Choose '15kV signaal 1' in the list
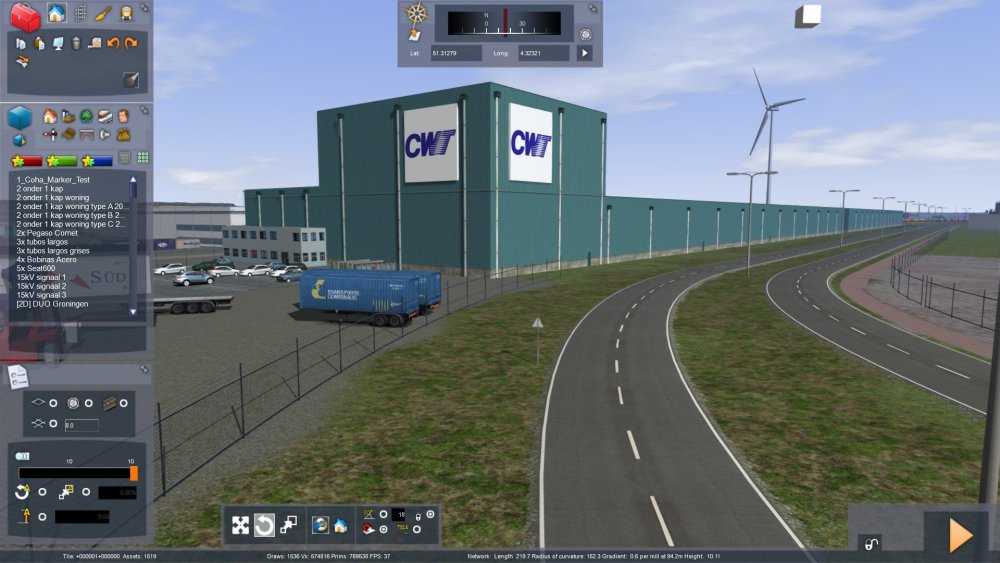 (x=42, y=277)
